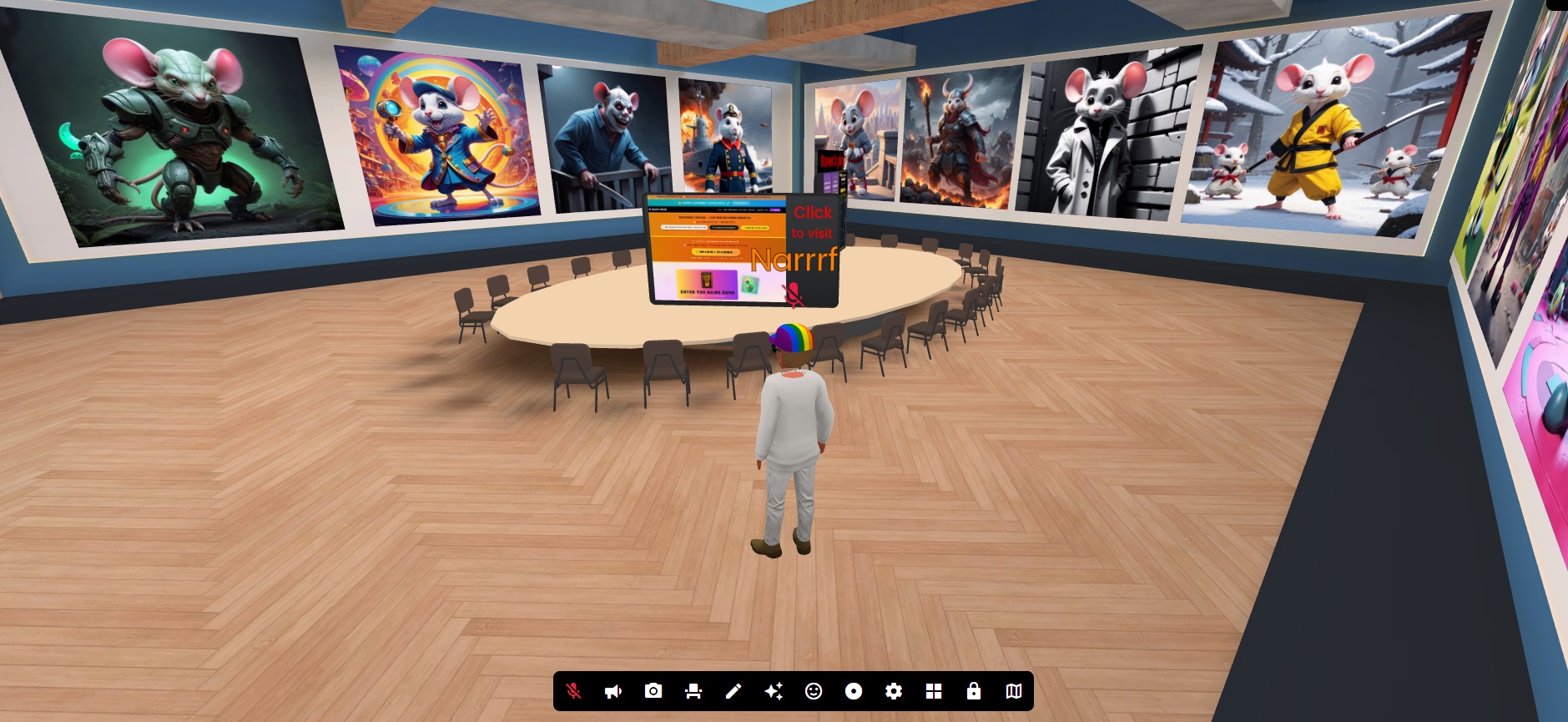Open the settings gear
The height and width of the screenshot is (722, 1568).
[x=895, y=690]
